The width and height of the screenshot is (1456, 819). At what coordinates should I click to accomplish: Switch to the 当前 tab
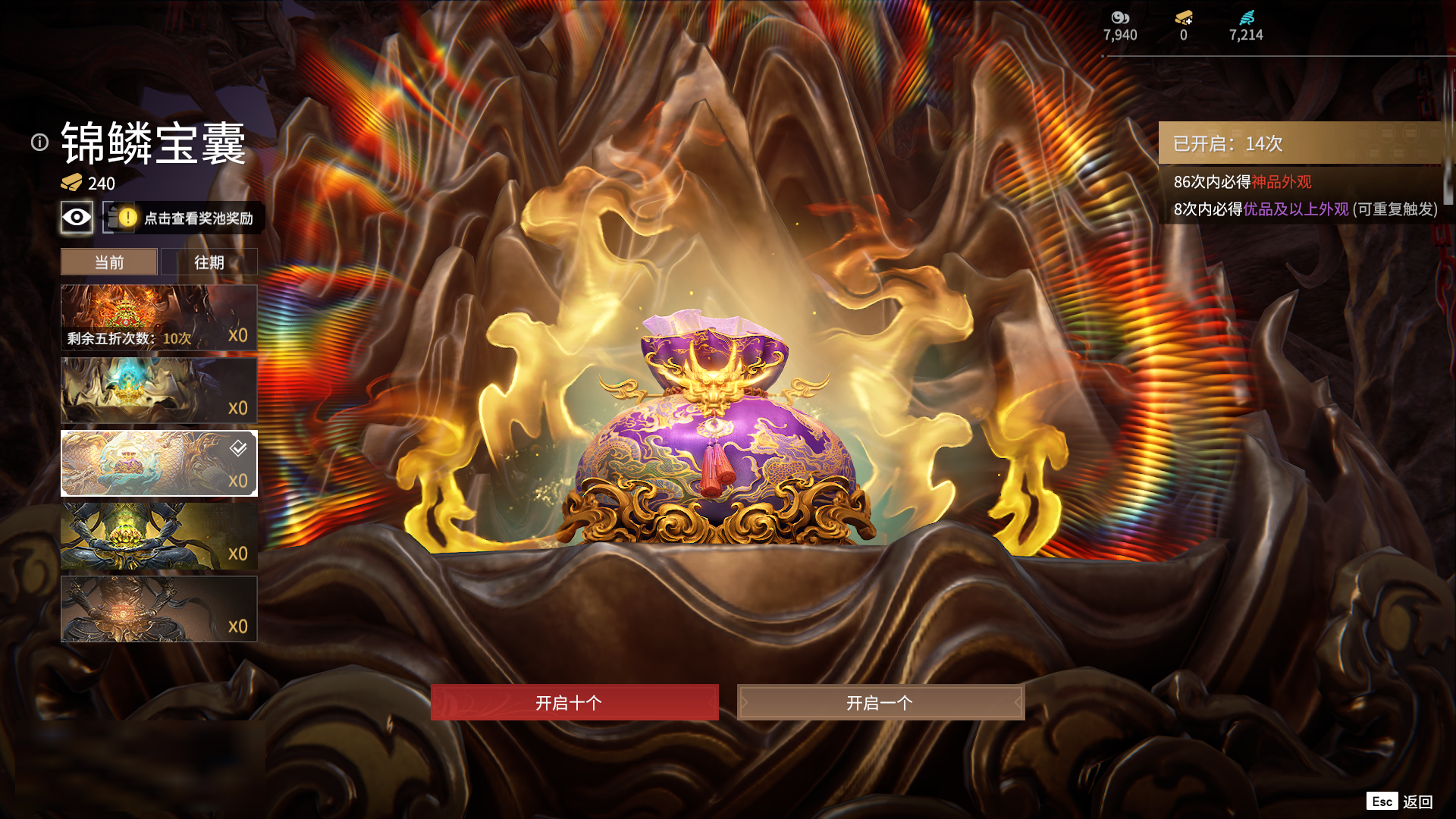click(x=109, y=262)
